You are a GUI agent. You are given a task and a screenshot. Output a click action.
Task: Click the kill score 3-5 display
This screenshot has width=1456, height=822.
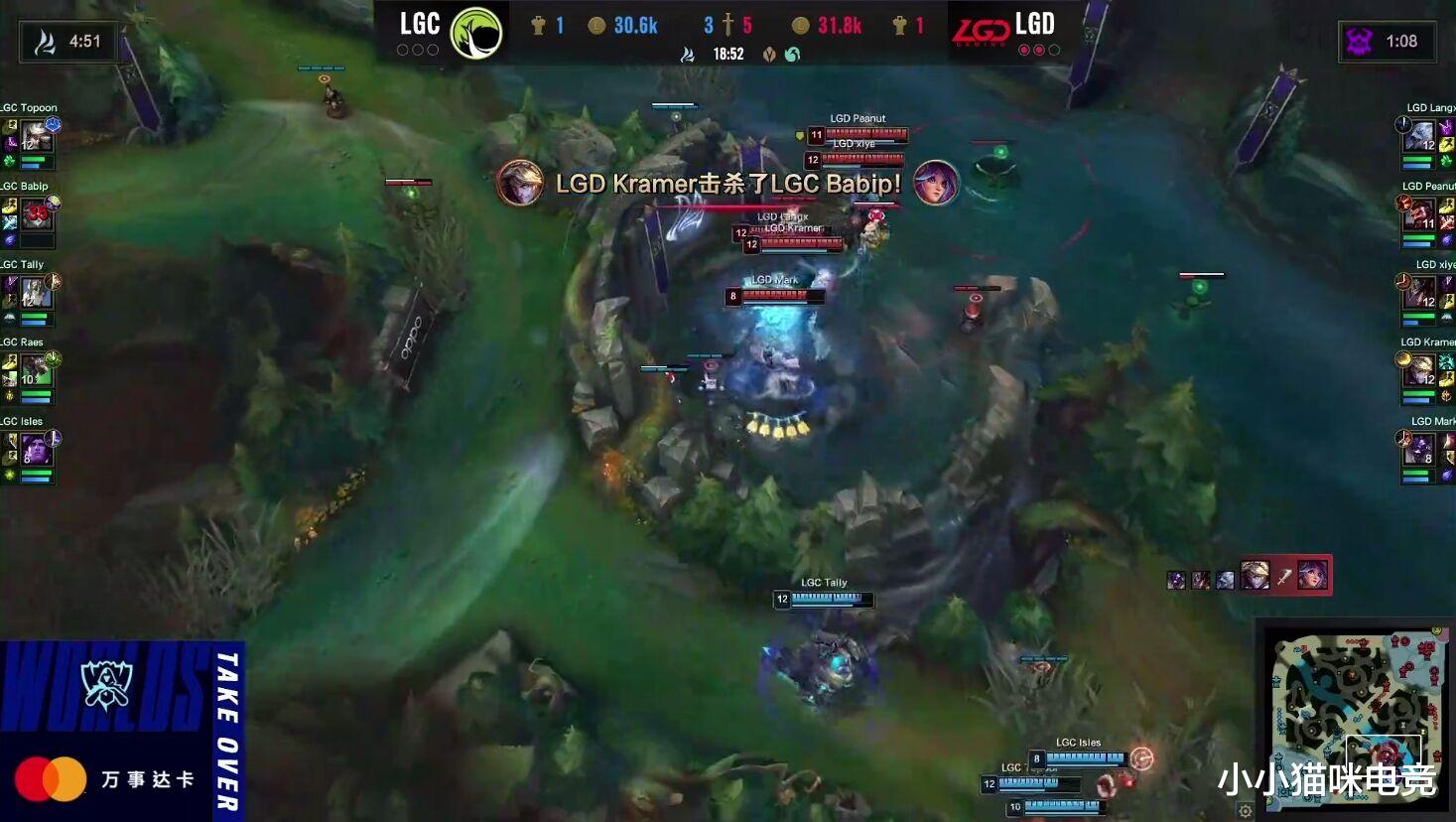(729, 27)
